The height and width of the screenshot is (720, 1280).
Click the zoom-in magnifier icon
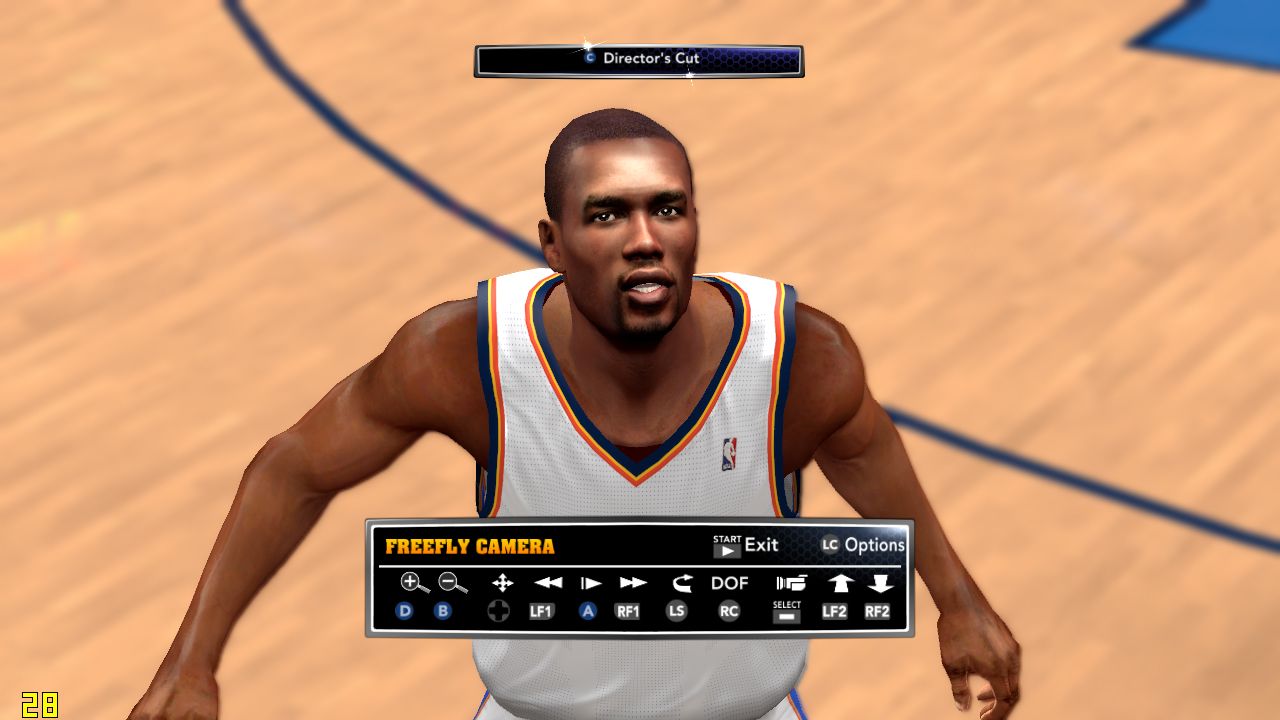413,582
